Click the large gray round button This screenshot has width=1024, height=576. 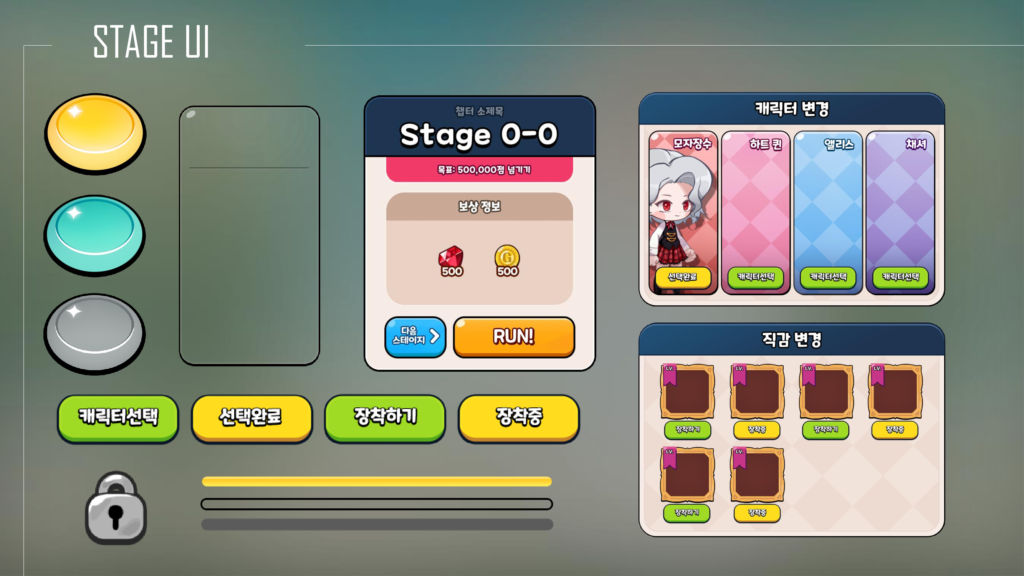95,331
